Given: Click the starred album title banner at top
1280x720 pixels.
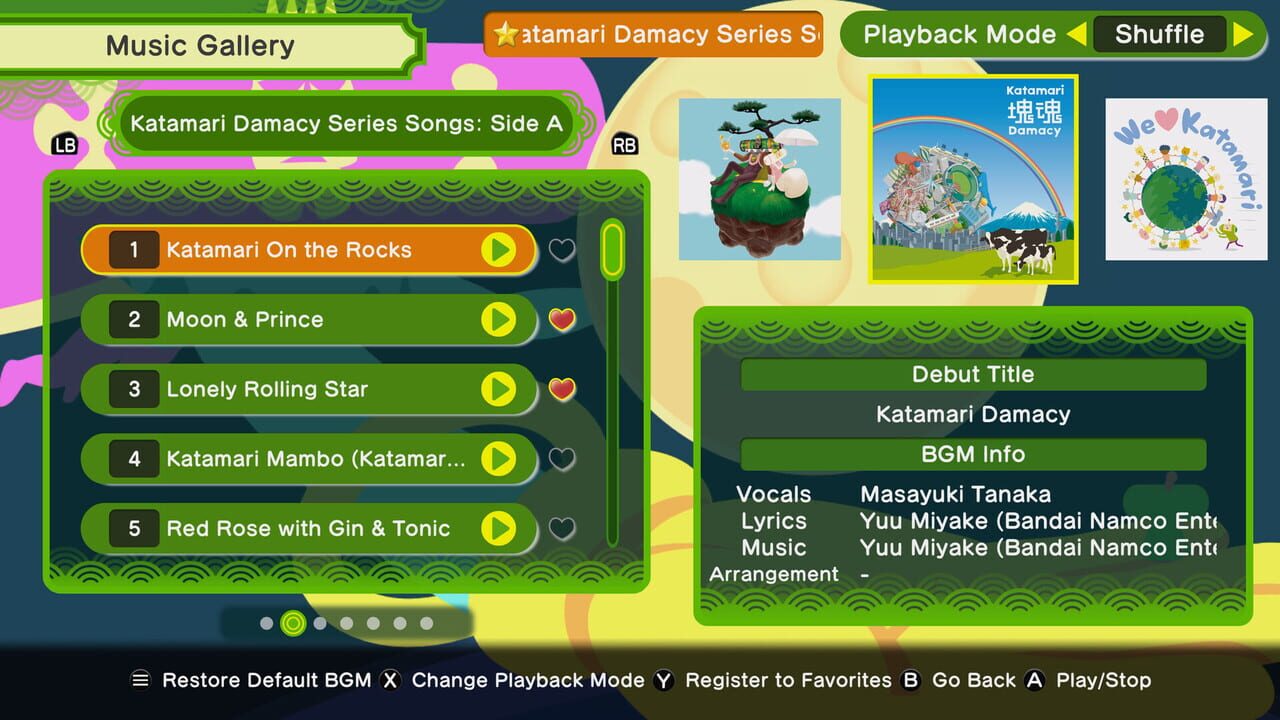Looking at the screenshot, I should (652, 34).
